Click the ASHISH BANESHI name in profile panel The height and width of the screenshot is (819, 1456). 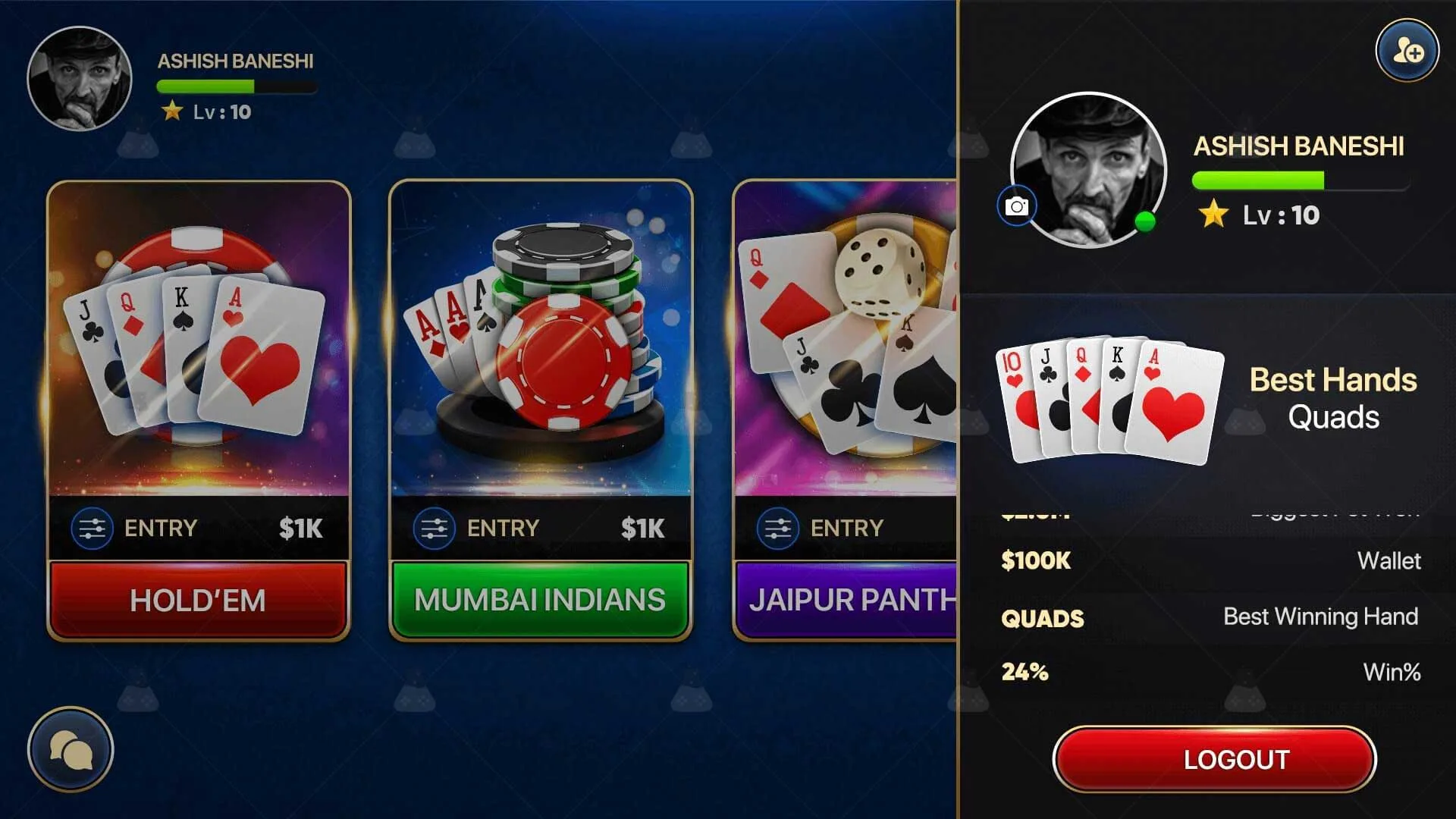pyautogui.click(x=1300, y=146)
